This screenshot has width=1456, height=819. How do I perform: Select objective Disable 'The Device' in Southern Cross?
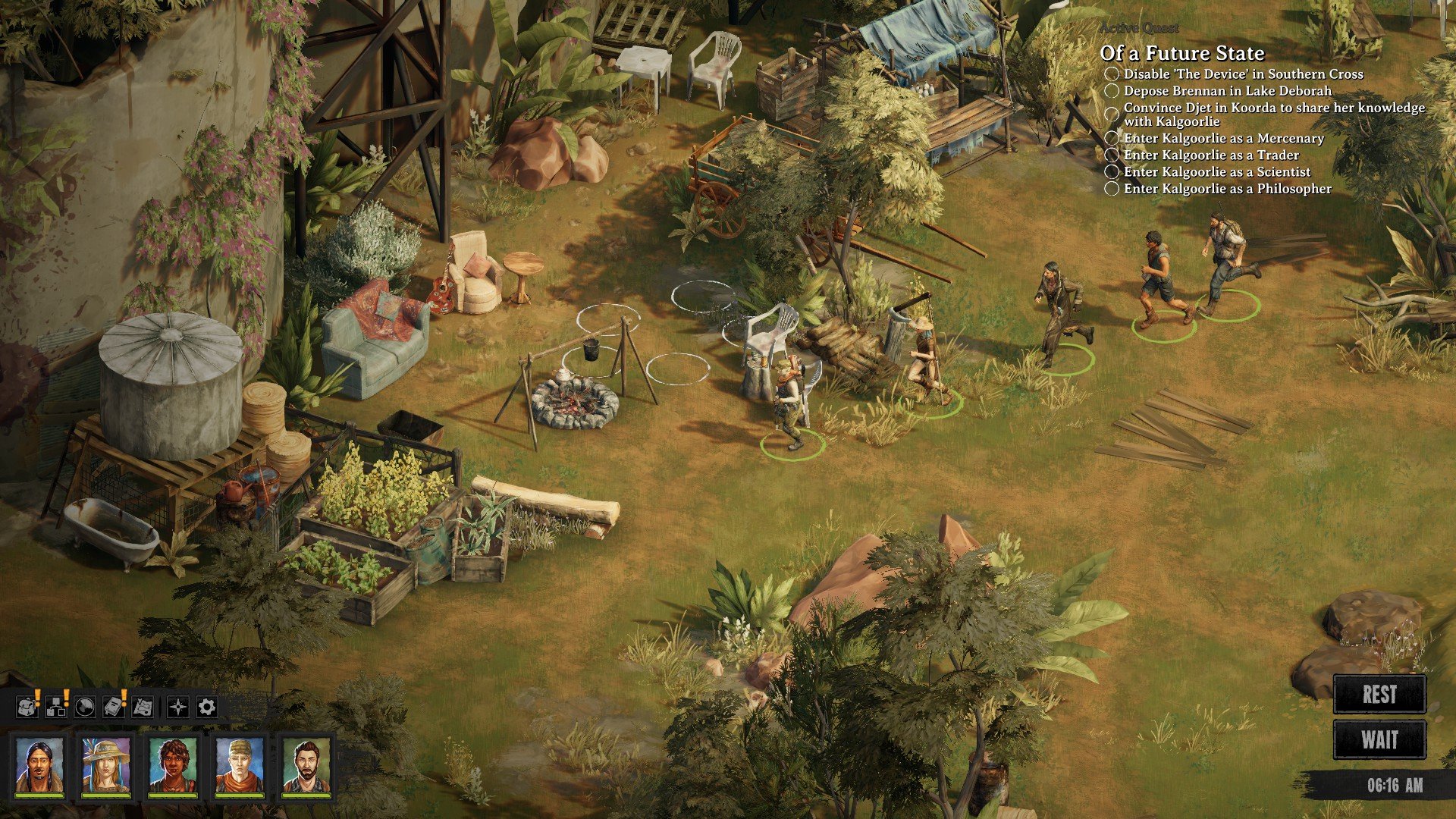(x=1243, y=74)
